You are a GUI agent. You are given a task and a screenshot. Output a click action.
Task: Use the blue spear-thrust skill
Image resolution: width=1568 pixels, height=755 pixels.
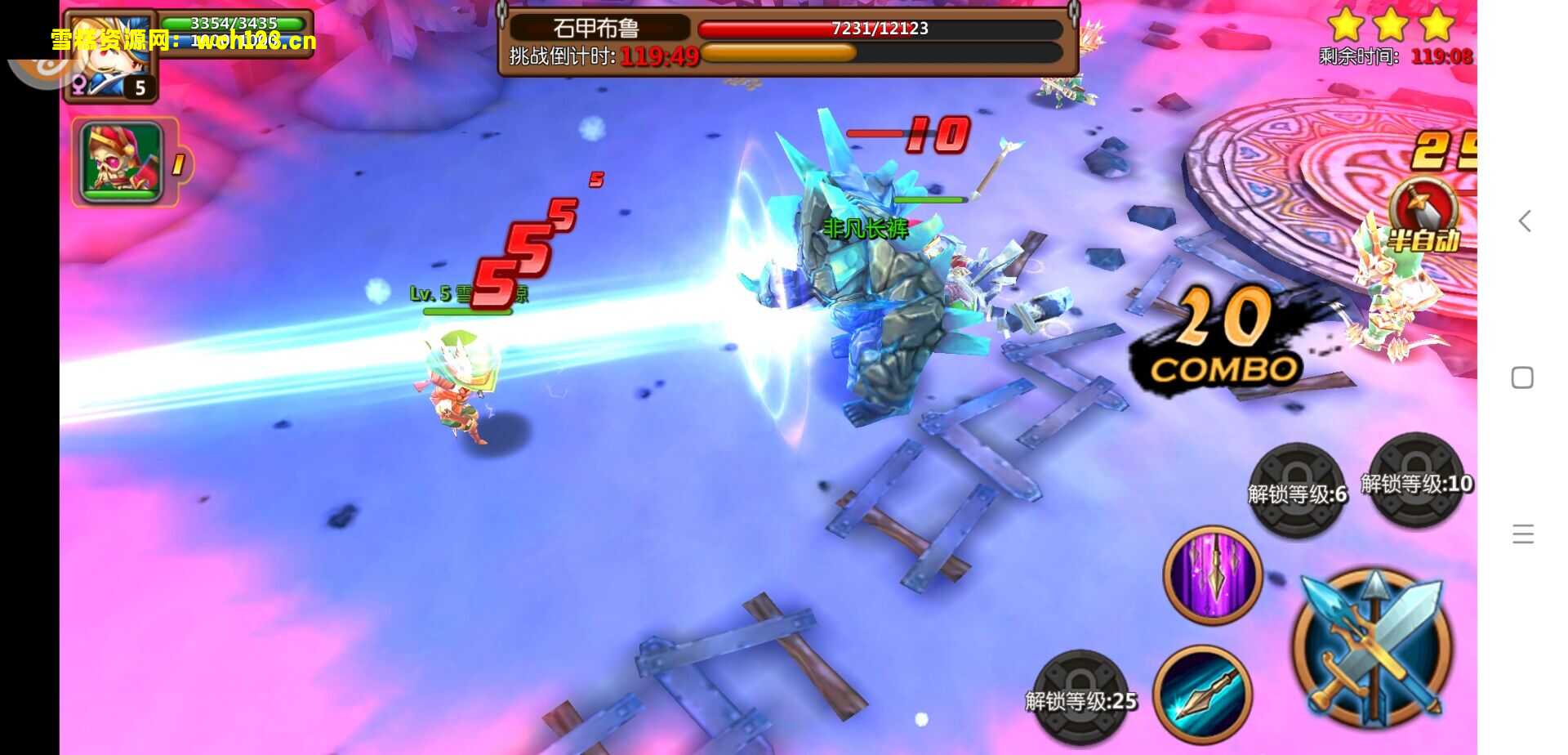(1201, 693)
